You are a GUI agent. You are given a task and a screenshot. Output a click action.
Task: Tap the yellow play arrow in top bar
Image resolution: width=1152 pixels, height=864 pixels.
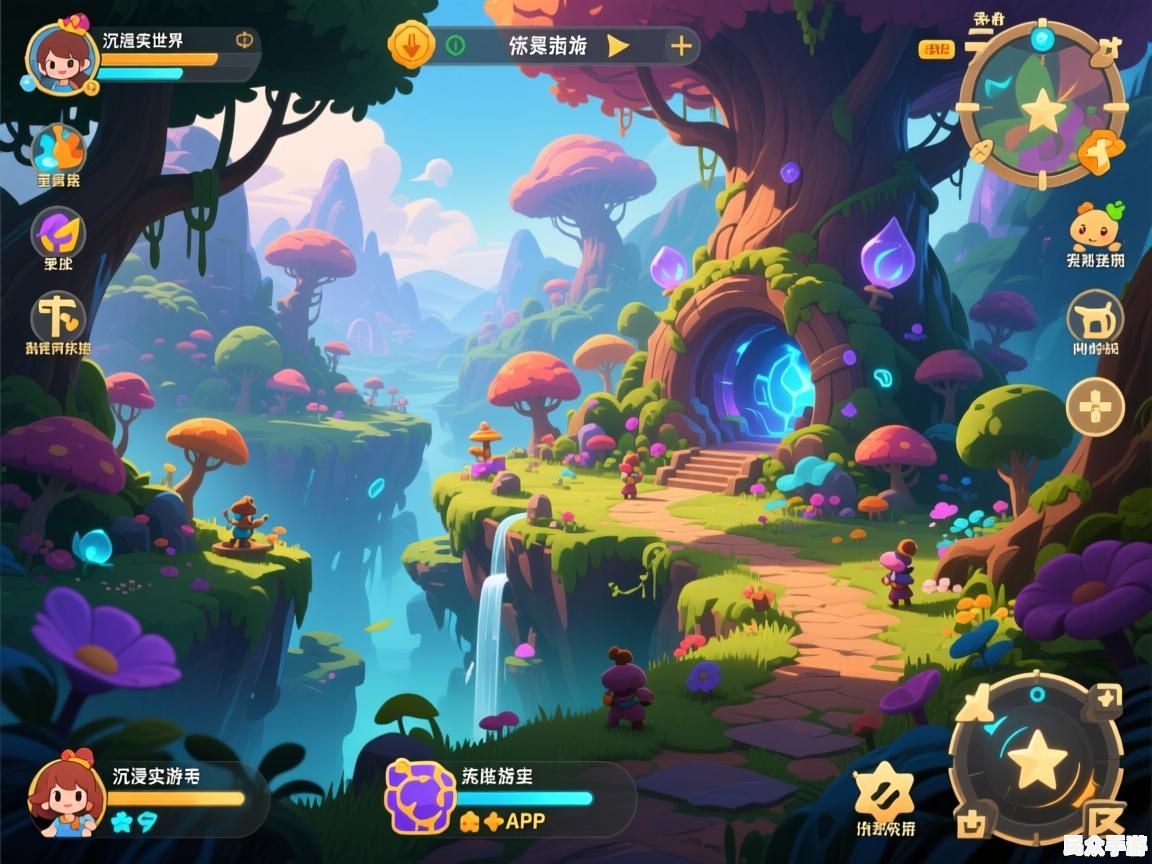pos(618,46)
